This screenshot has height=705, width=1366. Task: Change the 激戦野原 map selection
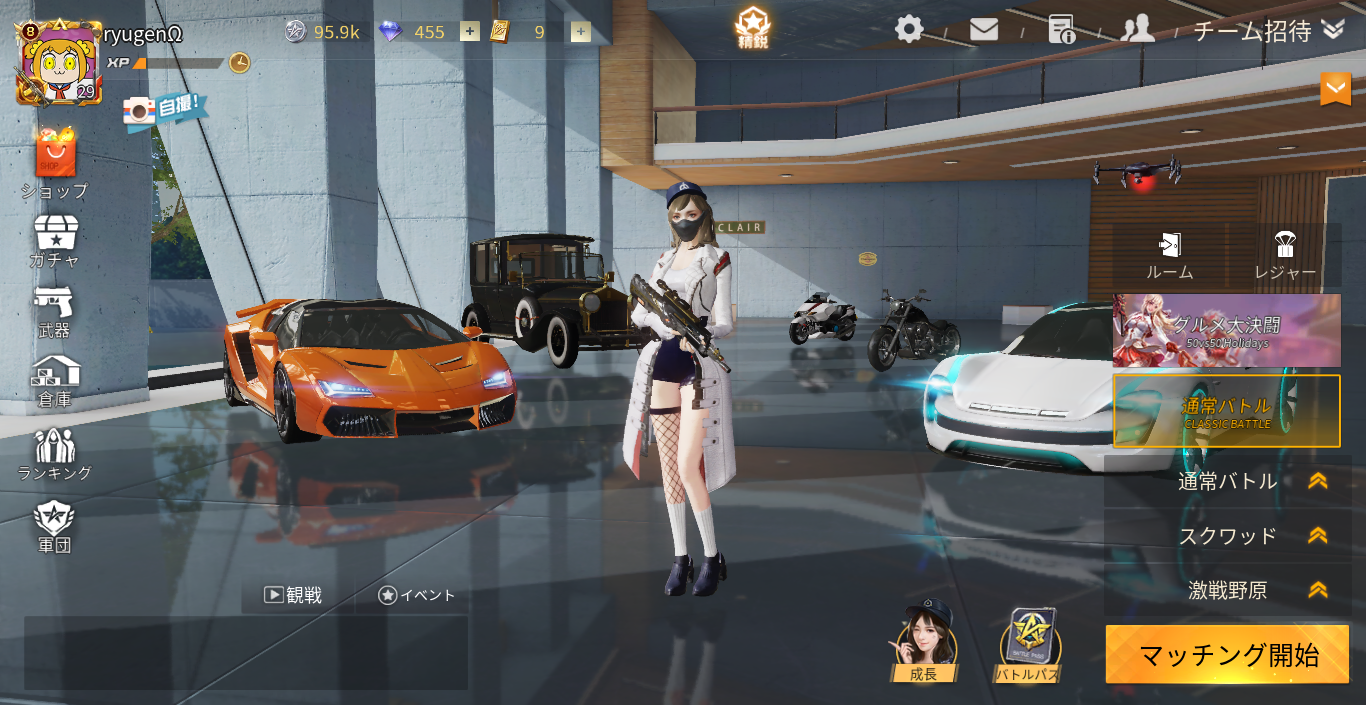(1227, 590)
